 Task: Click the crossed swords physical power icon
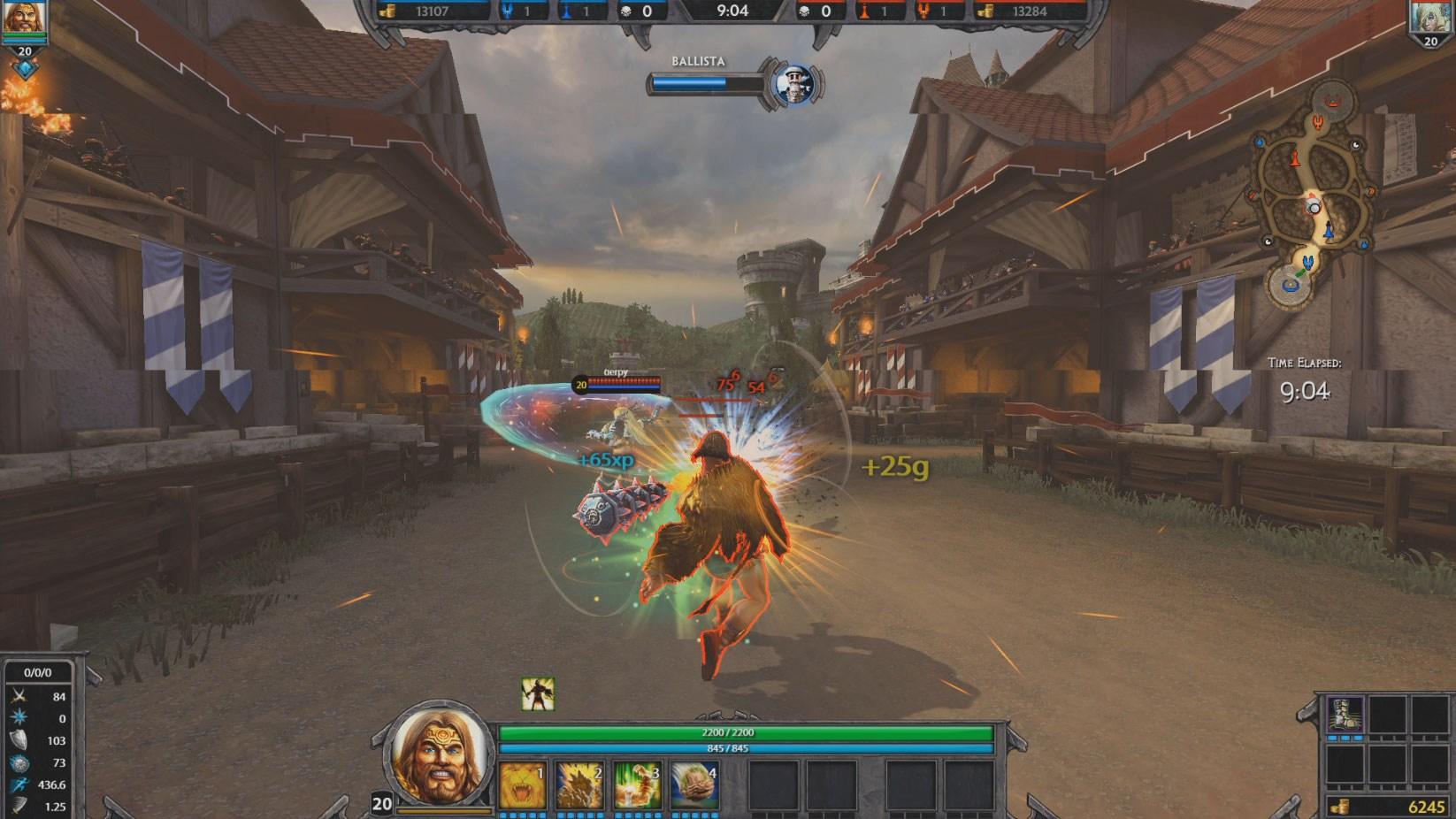tap(18, 696)
